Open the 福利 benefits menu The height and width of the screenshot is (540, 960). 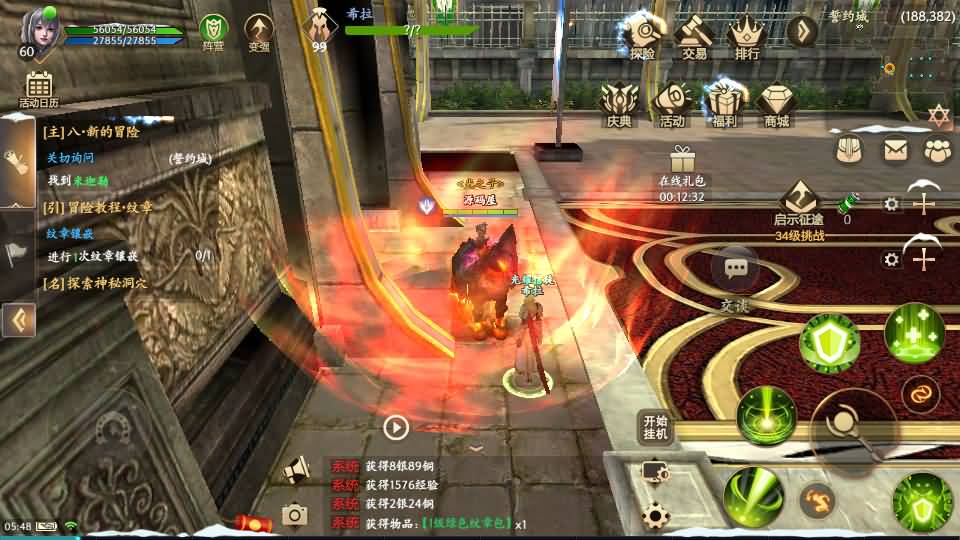[x=724, y=104]
